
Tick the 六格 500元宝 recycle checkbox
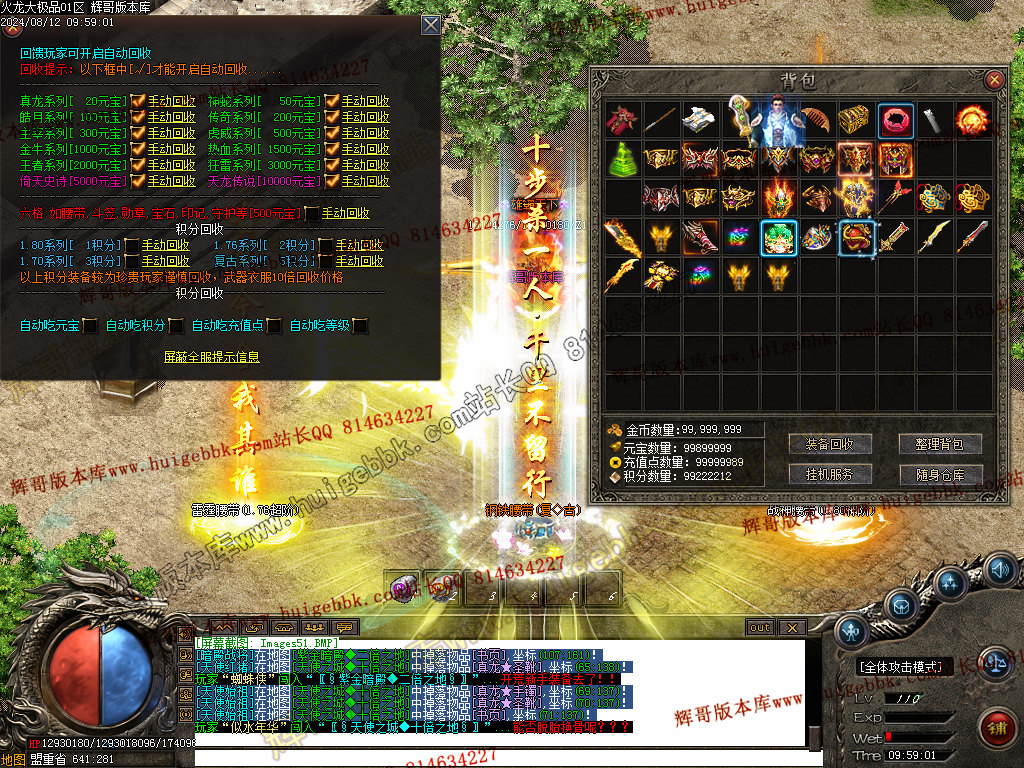(312, 213)
